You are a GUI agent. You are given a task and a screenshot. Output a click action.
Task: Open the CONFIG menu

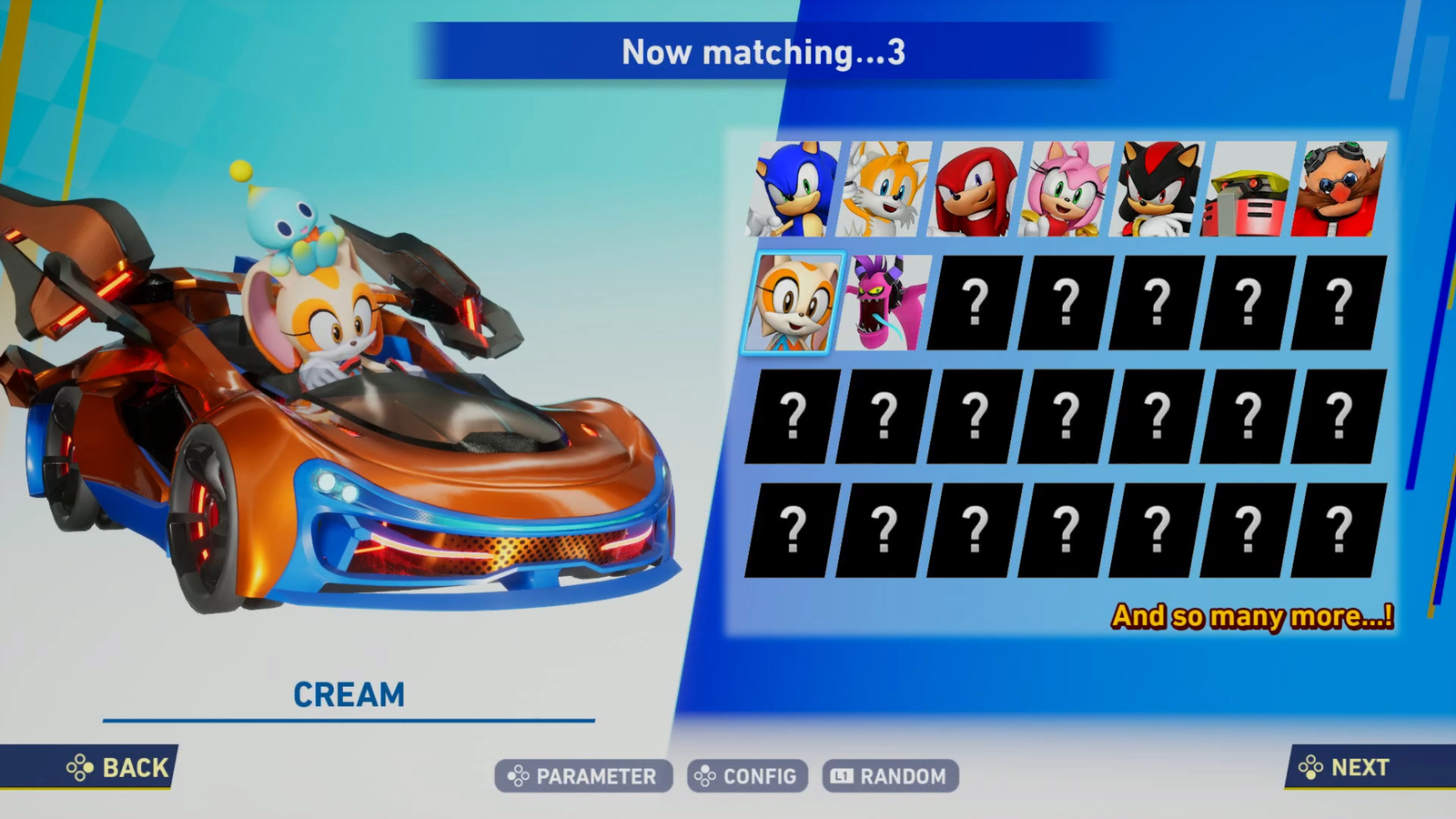[x=746, y=776]
